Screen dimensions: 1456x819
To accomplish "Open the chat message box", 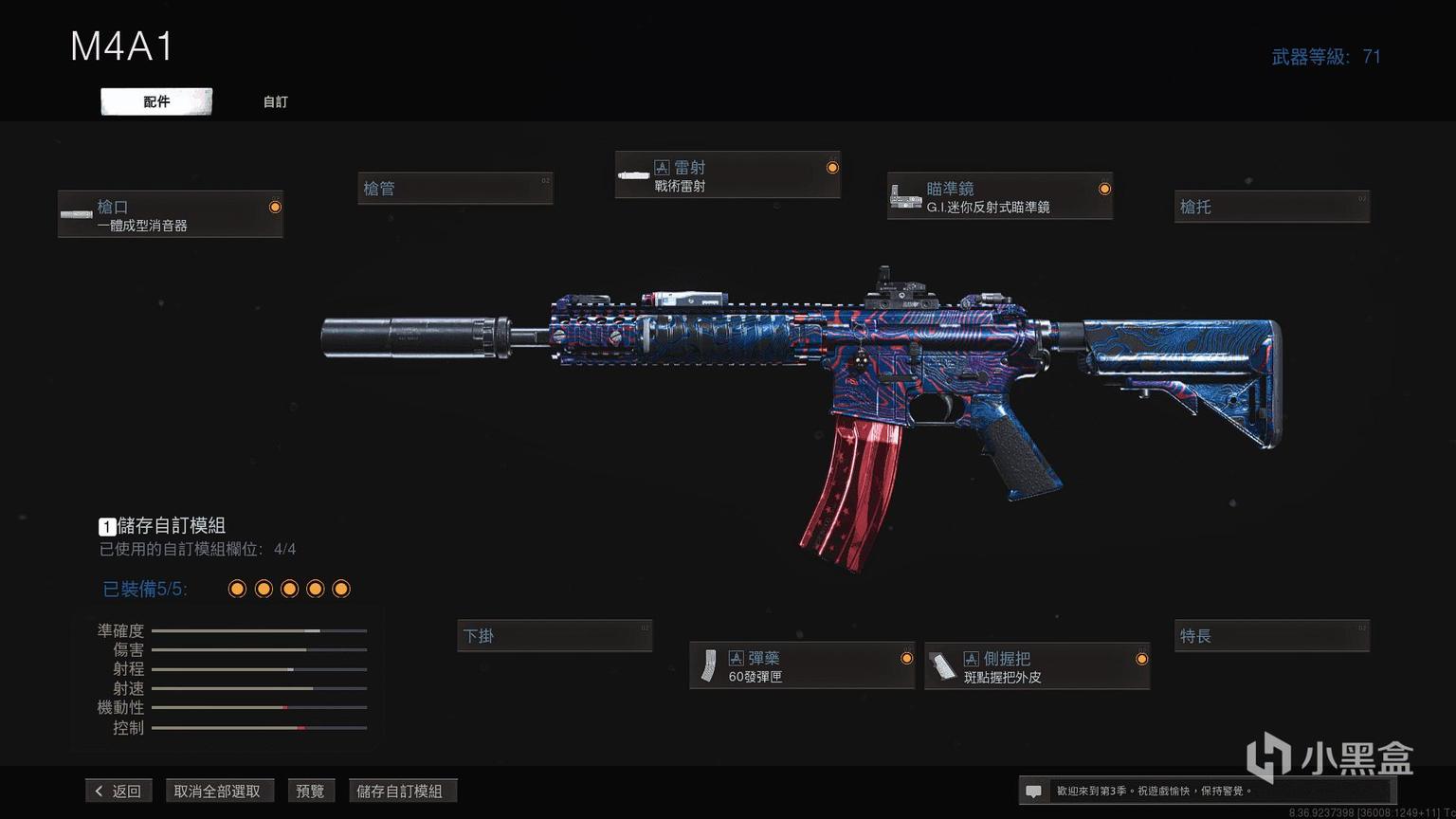I will [1034, 791].
